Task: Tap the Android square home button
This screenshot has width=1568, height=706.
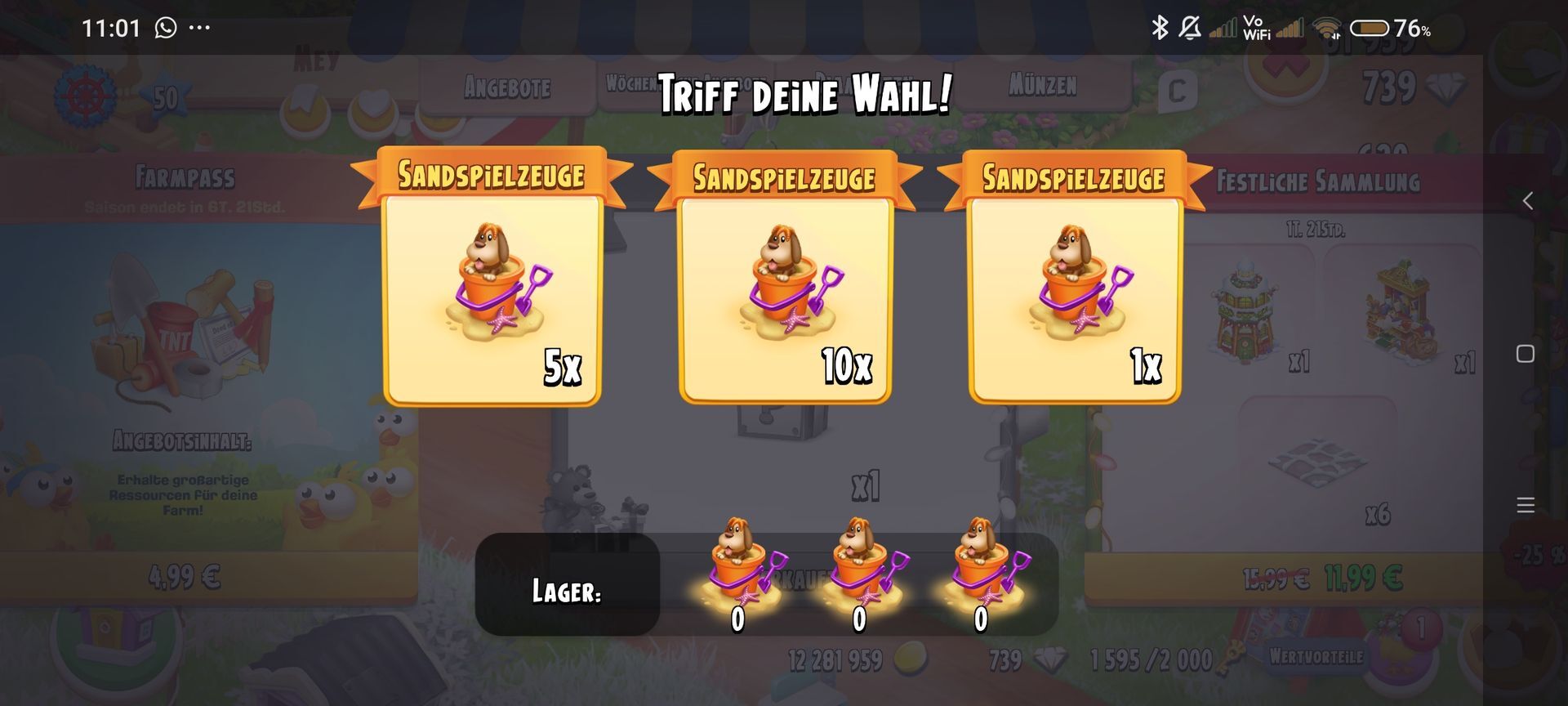Action: tap(1525, 354)
